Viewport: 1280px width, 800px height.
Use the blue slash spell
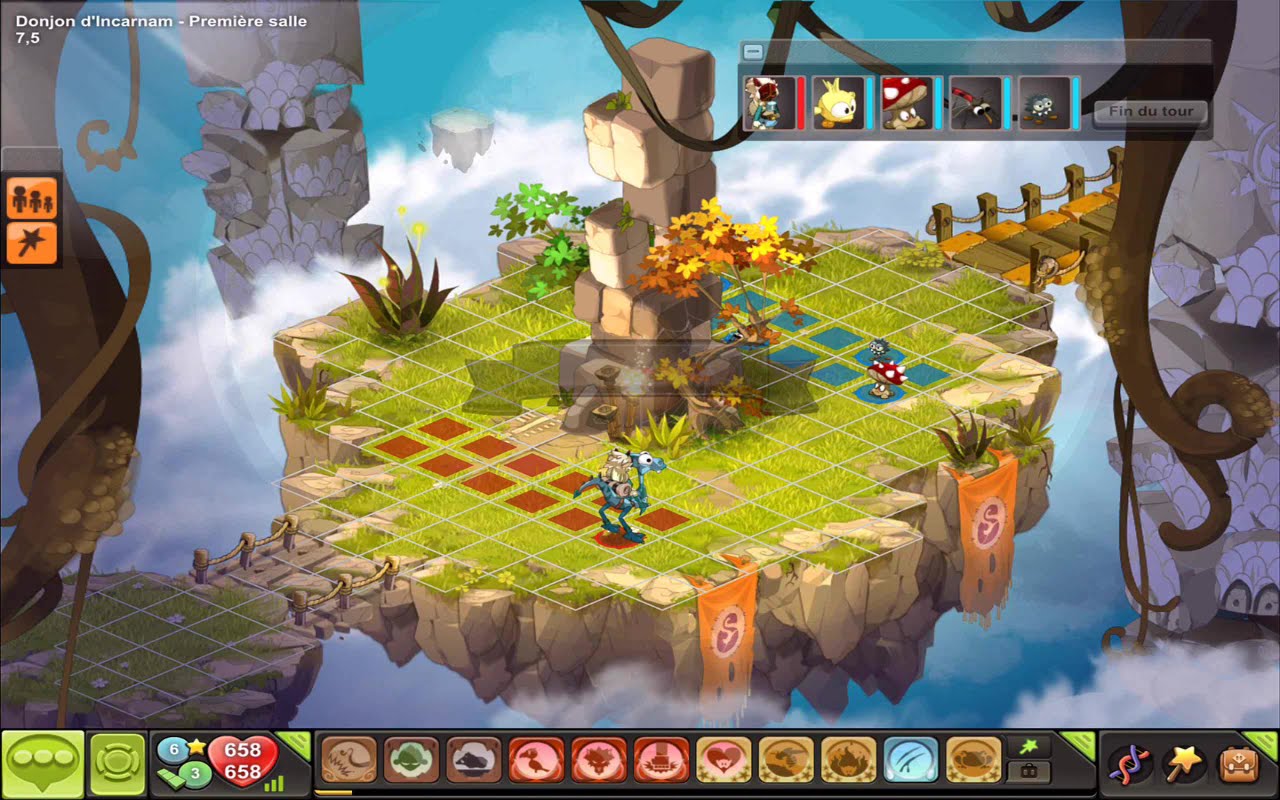click(x=910, y=760)
